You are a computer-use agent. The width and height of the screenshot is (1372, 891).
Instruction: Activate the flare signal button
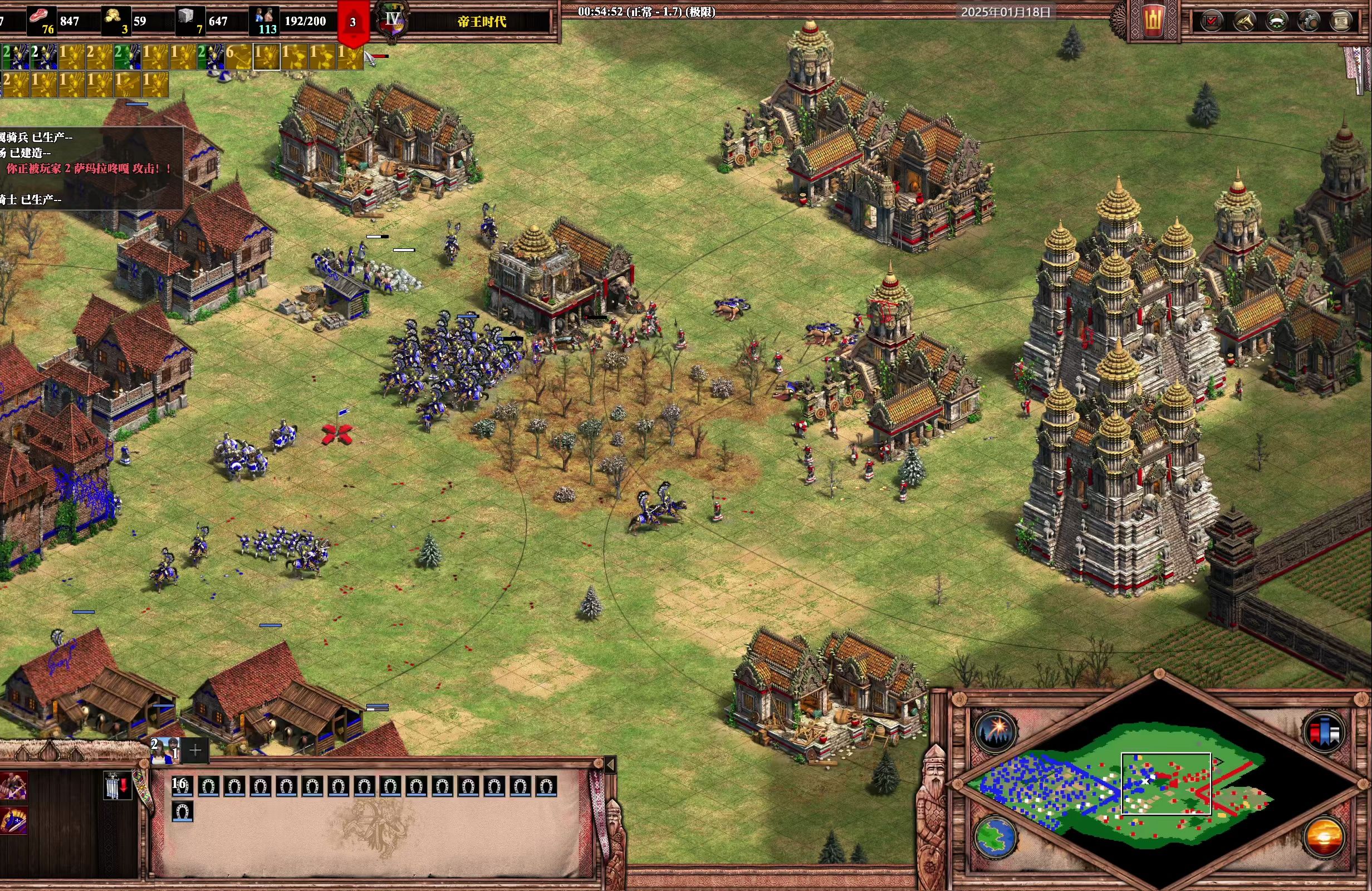coord(996,730)
